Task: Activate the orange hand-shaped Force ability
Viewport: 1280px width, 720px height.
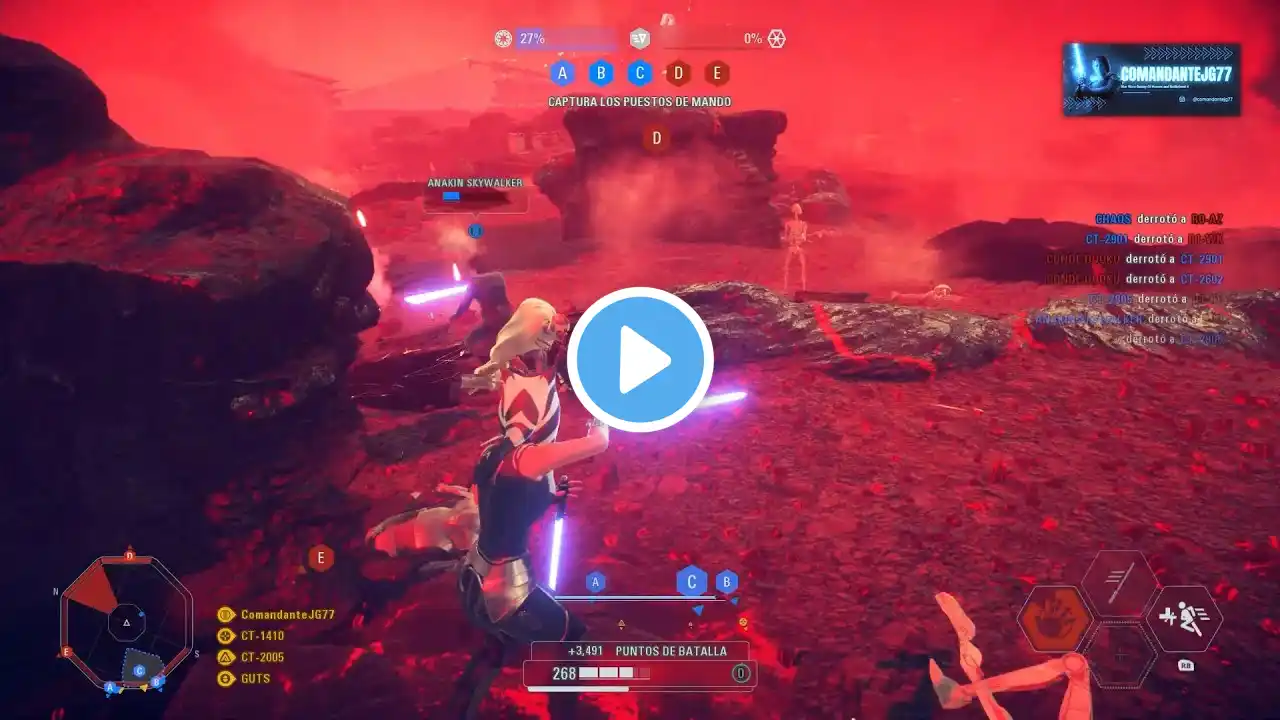Action: 1055,619
